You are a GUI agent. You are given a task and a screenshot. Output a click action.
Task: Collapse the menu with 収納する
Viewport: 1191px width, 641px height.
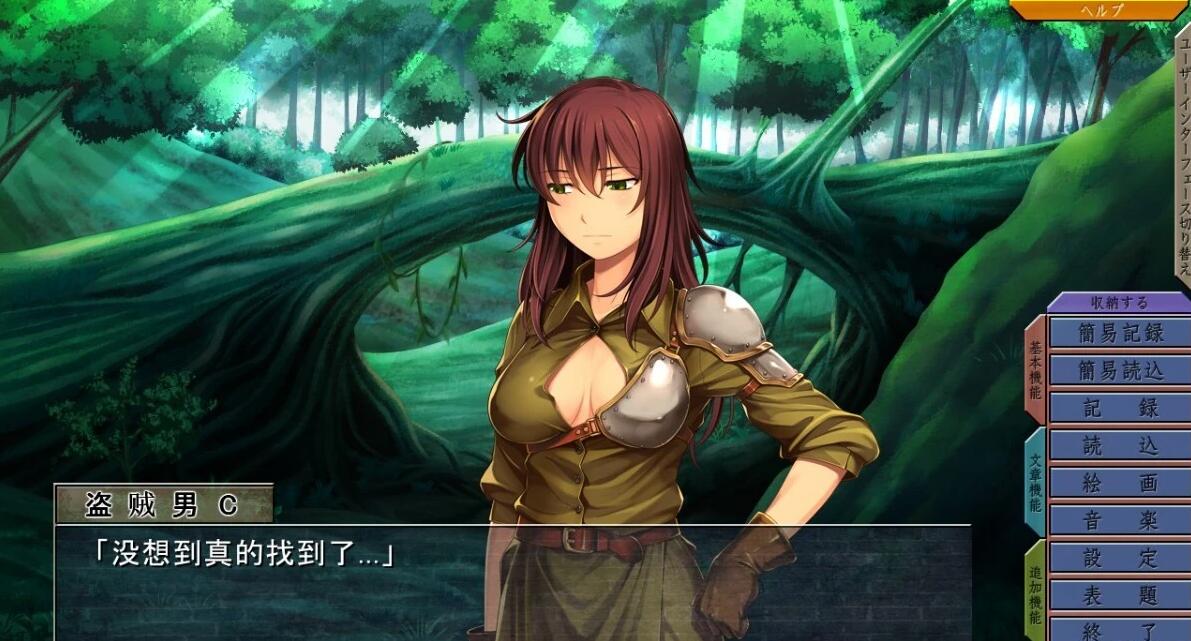(1119, 302)
